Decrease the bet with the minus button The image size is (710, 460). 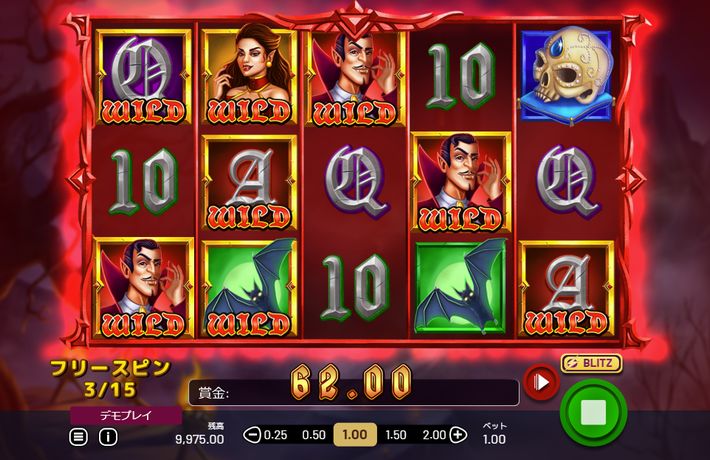pyautogui.click(x=252, y=435)
